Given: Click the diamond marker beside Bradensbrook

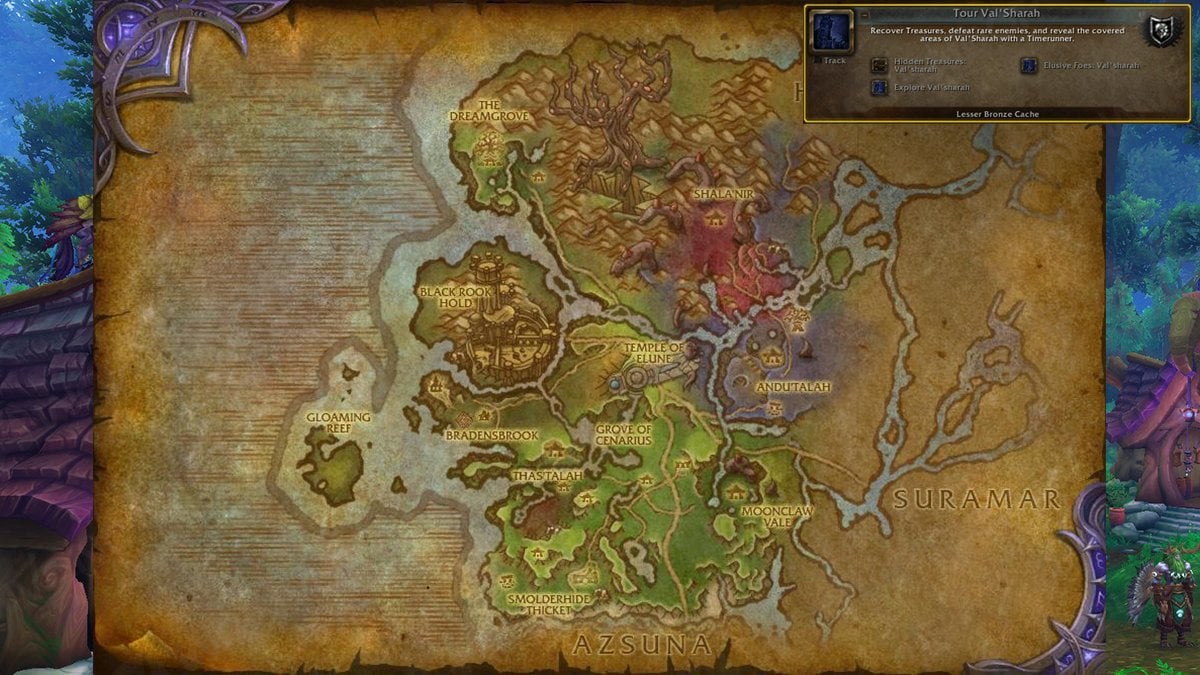Looking at the screenshot, I should point(464,419).
